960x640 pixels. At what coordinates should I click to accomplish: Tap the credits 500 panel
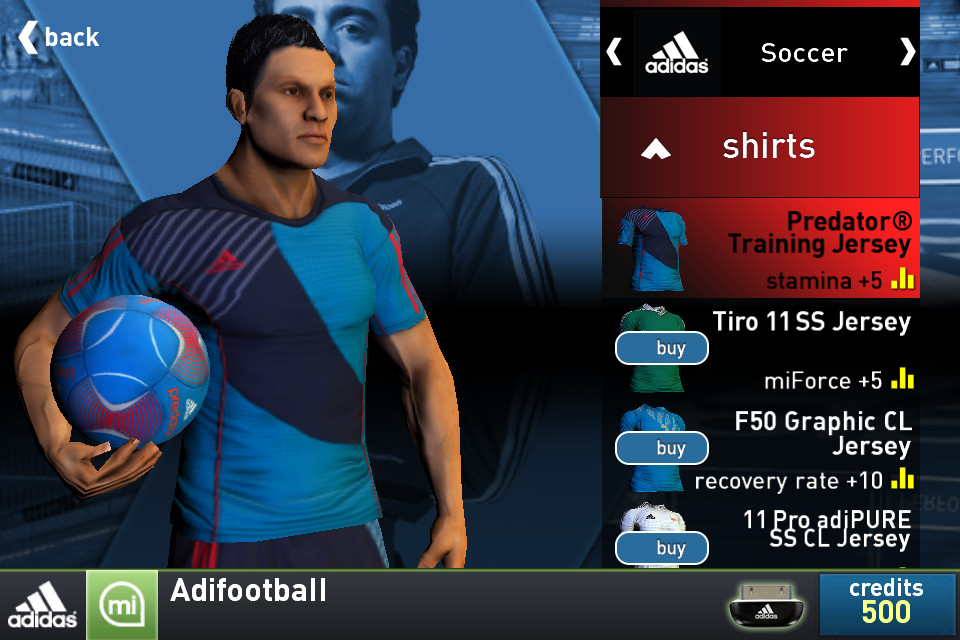pyautogui.click(x=886, y=601)
